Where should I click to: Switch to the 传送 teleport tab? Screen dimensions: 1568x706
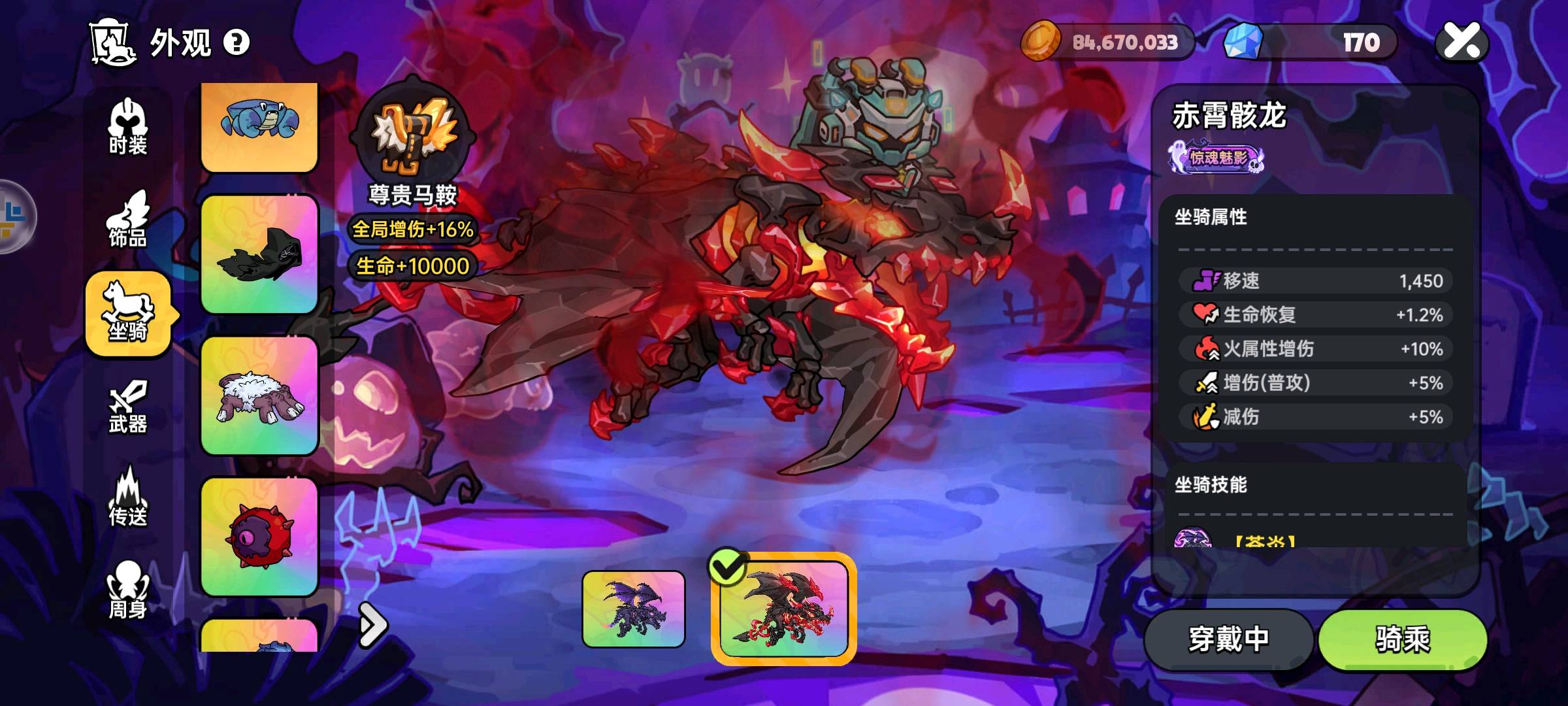click(128, 498)
